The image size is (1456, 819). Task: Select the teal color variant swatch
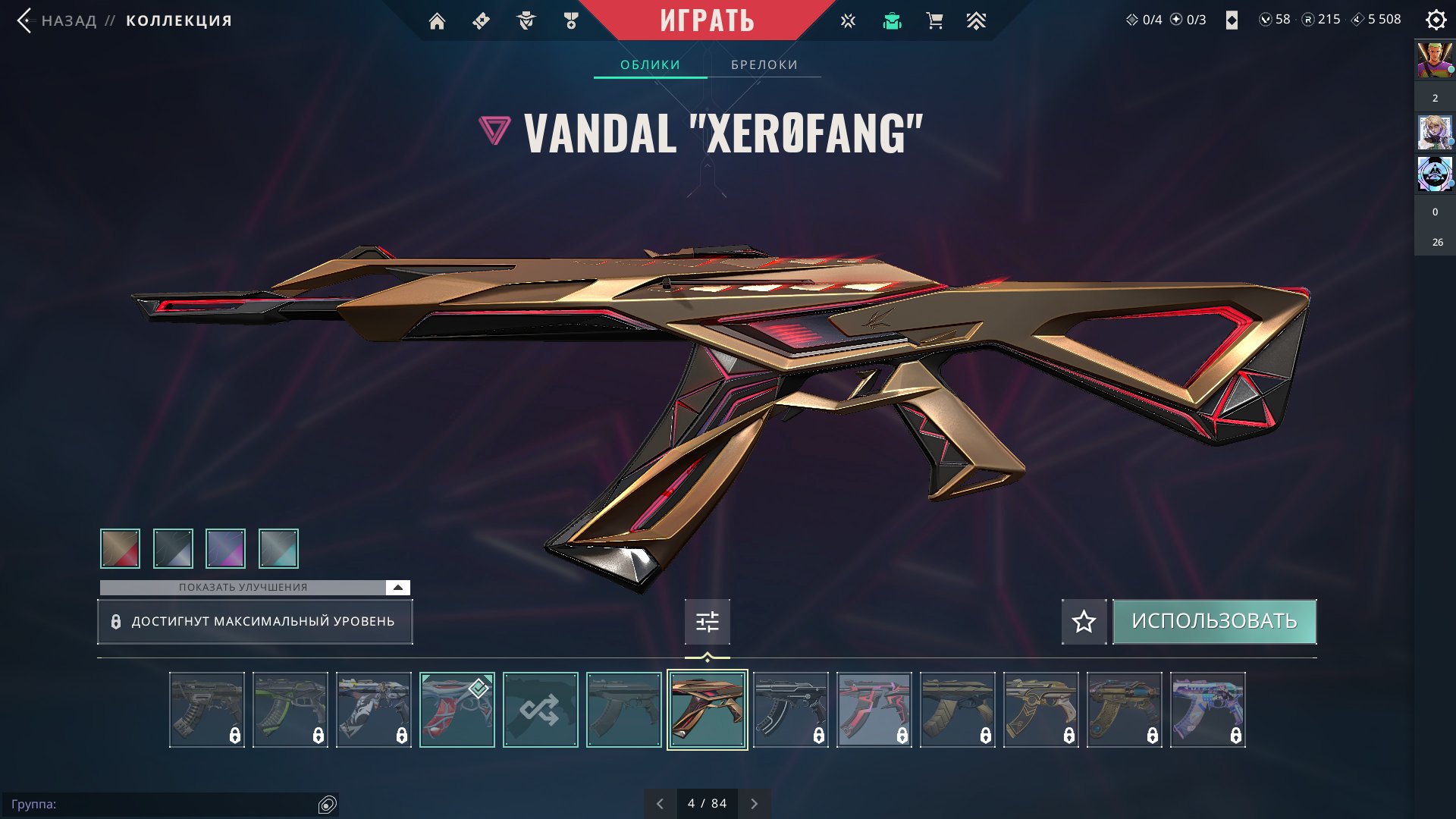[x=278, y=548]
